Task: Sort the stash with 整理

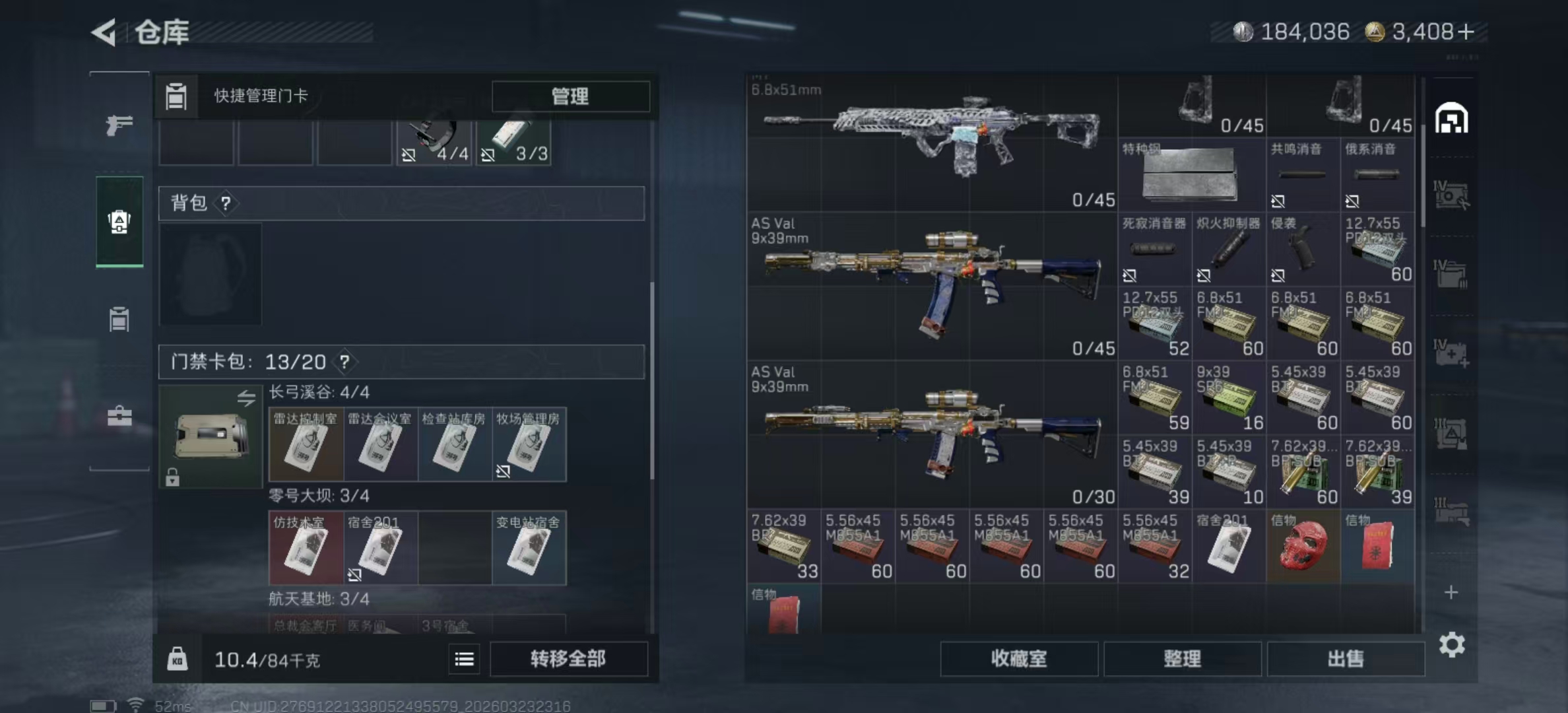Action: click(x=1182, y=658)
